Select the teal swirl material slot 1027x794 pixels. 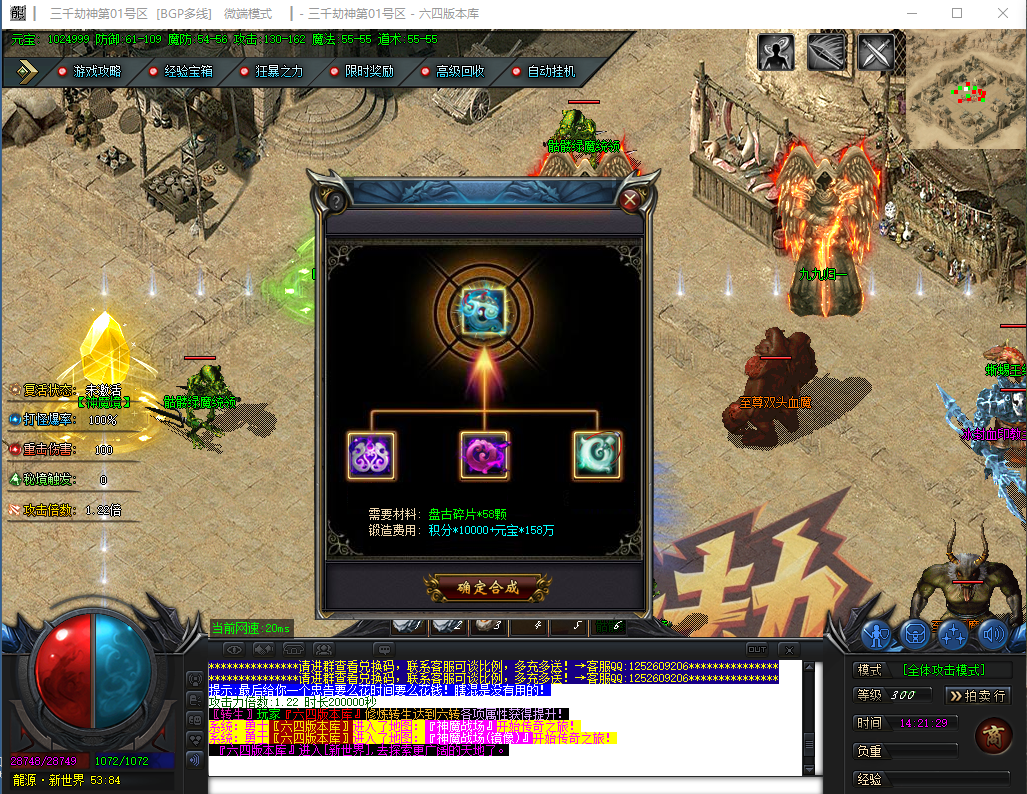597,455
